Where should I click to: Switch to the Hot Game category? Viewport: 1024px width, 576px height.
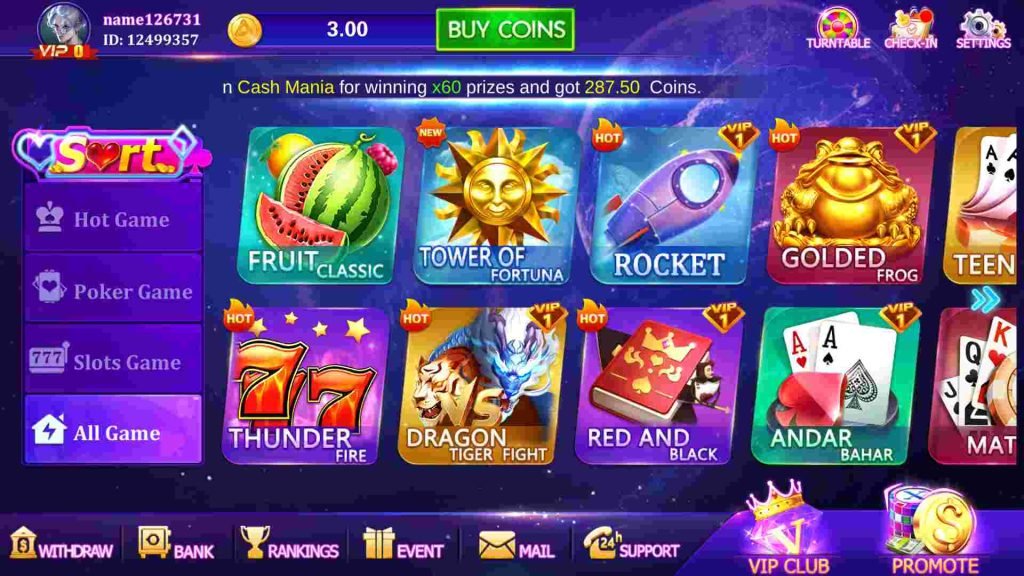click(x=113, y=219)
